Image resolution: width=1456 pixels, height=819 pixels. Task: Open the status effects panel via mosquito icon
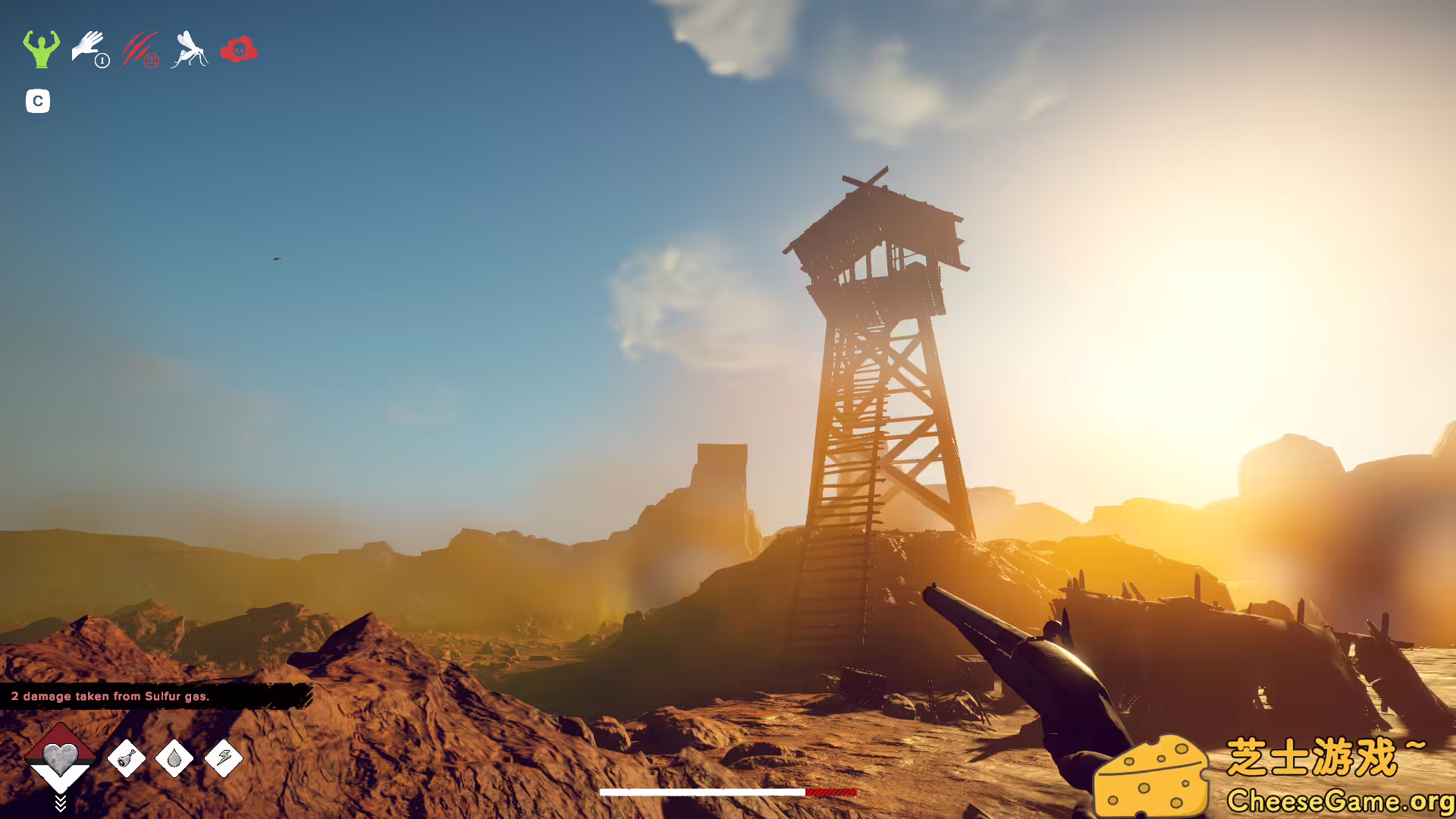tap(190, 51)
